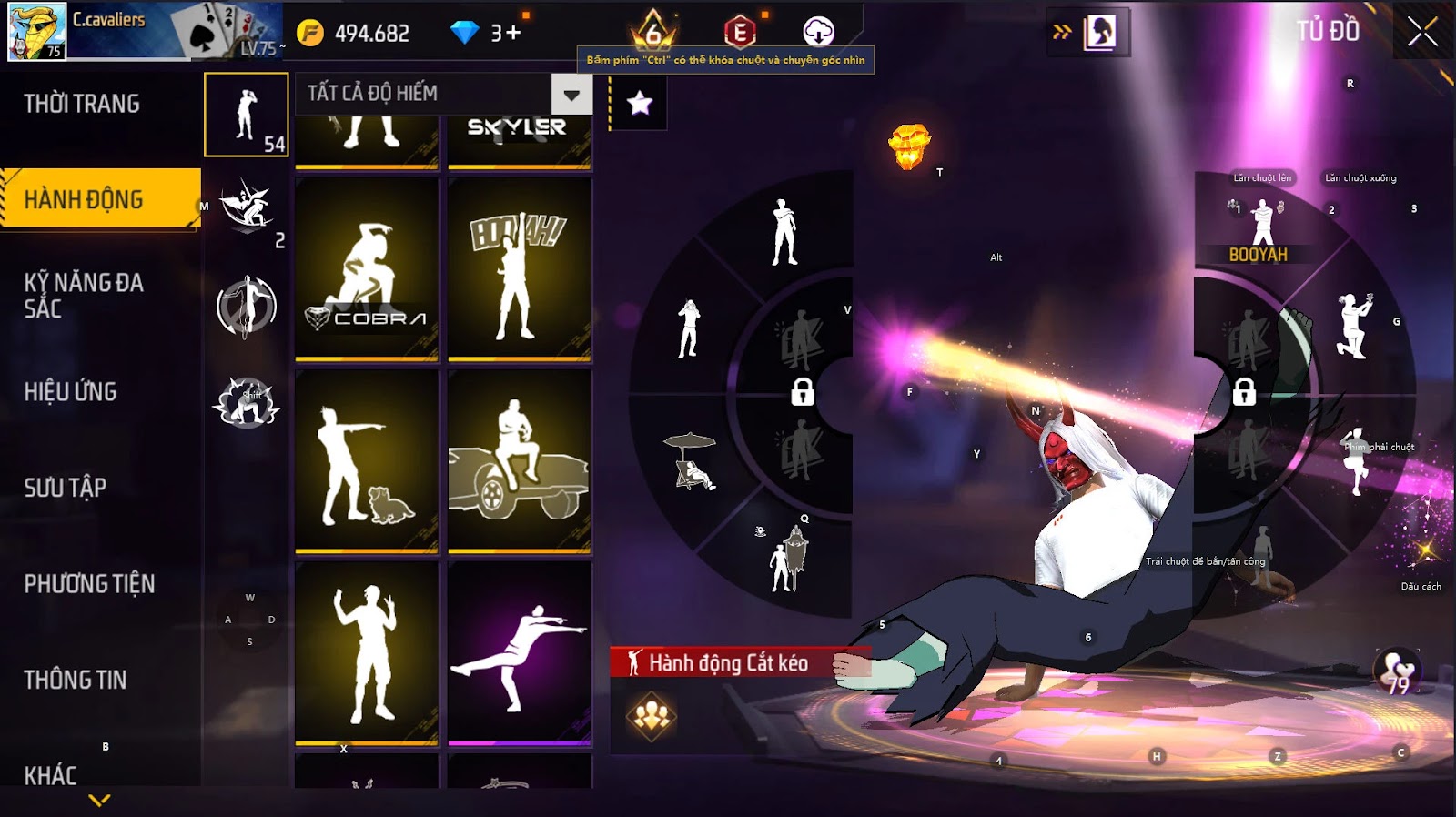Choose the purple kicking pose emote
Image resolution: width=1456 pixels, height=817 pixels.
tap(520, 653)
